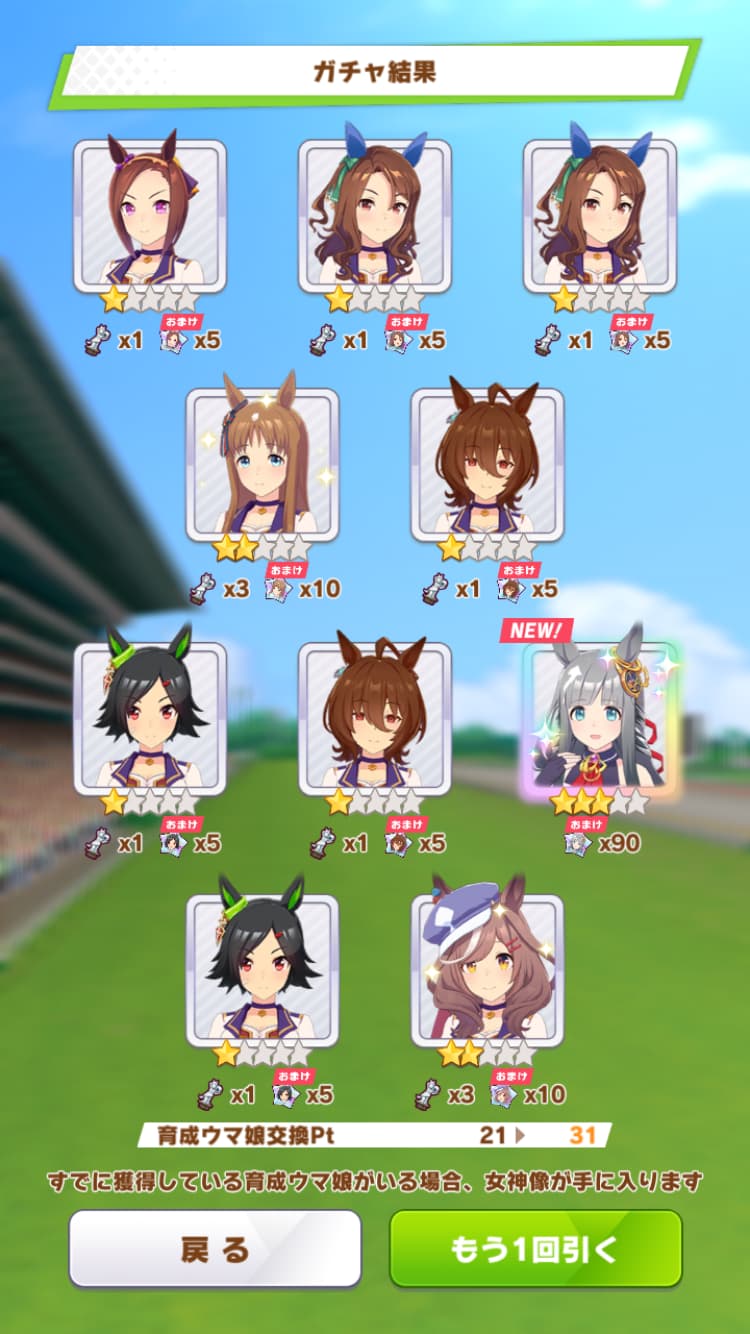Tap the 戻る back button
This screenshot has width=750, height=1334.
point(214,1248)
